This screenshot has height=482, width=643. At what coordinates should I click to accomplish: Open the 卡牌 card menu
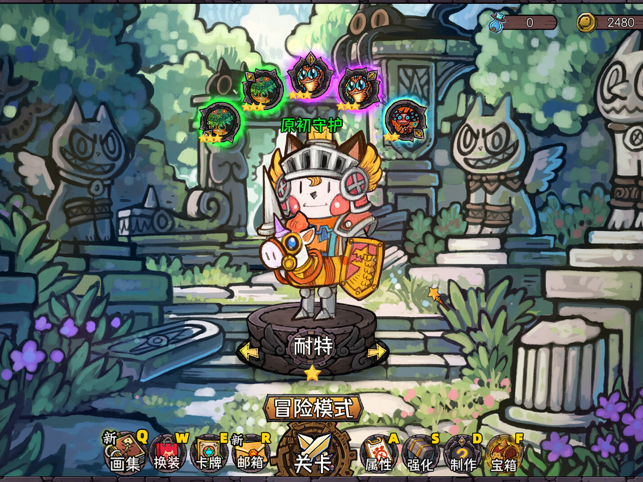coord(209,453)
